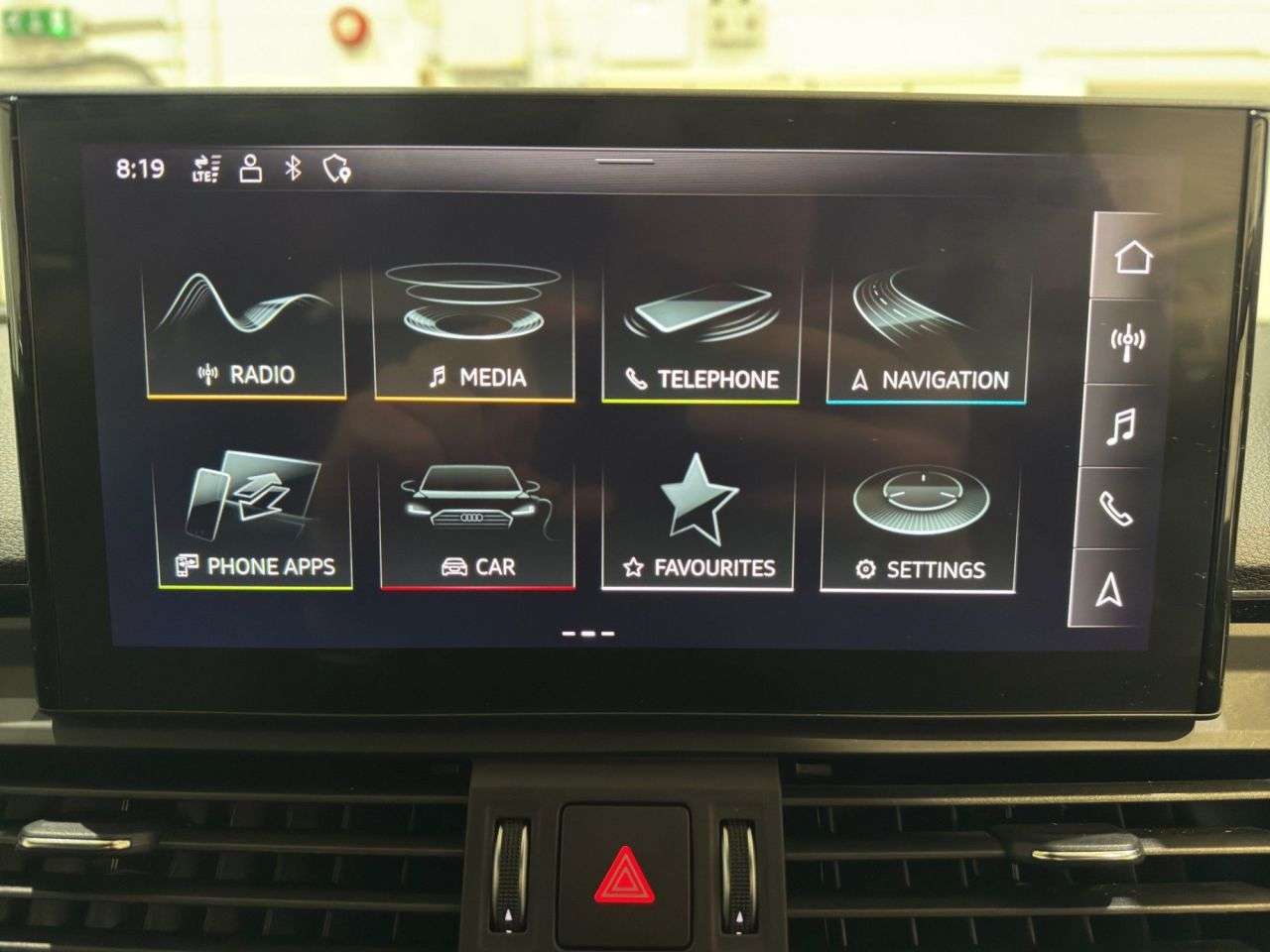Launch NAVIGATION from its tile
Image resolution: width=1270 pixels, height=952 pixels.
tap(926, 325)
